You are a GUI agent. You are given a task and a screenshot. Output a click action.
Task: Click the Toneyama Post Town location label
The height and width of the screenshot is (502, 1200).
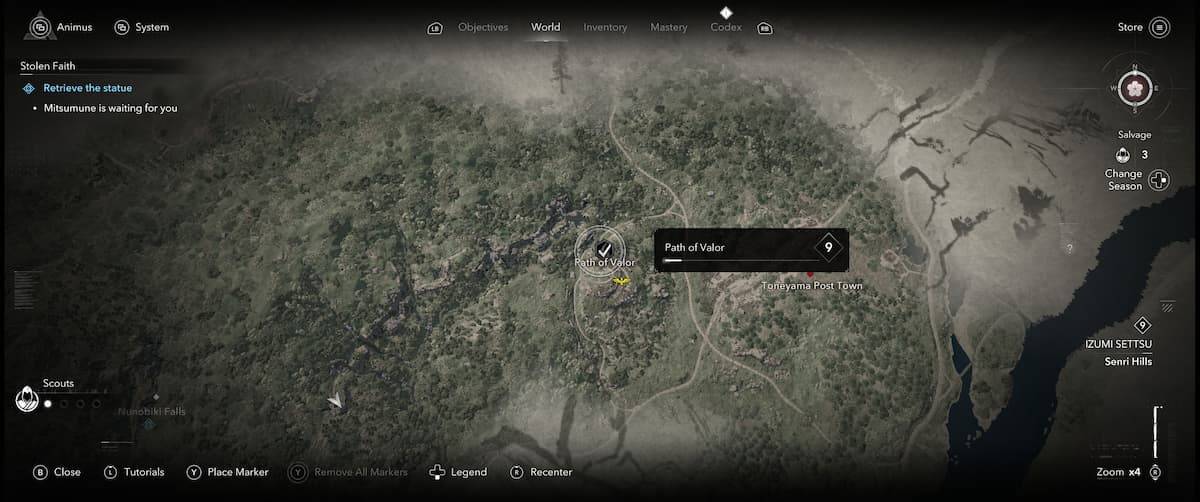pyautogui.click(x=811, y=286)
